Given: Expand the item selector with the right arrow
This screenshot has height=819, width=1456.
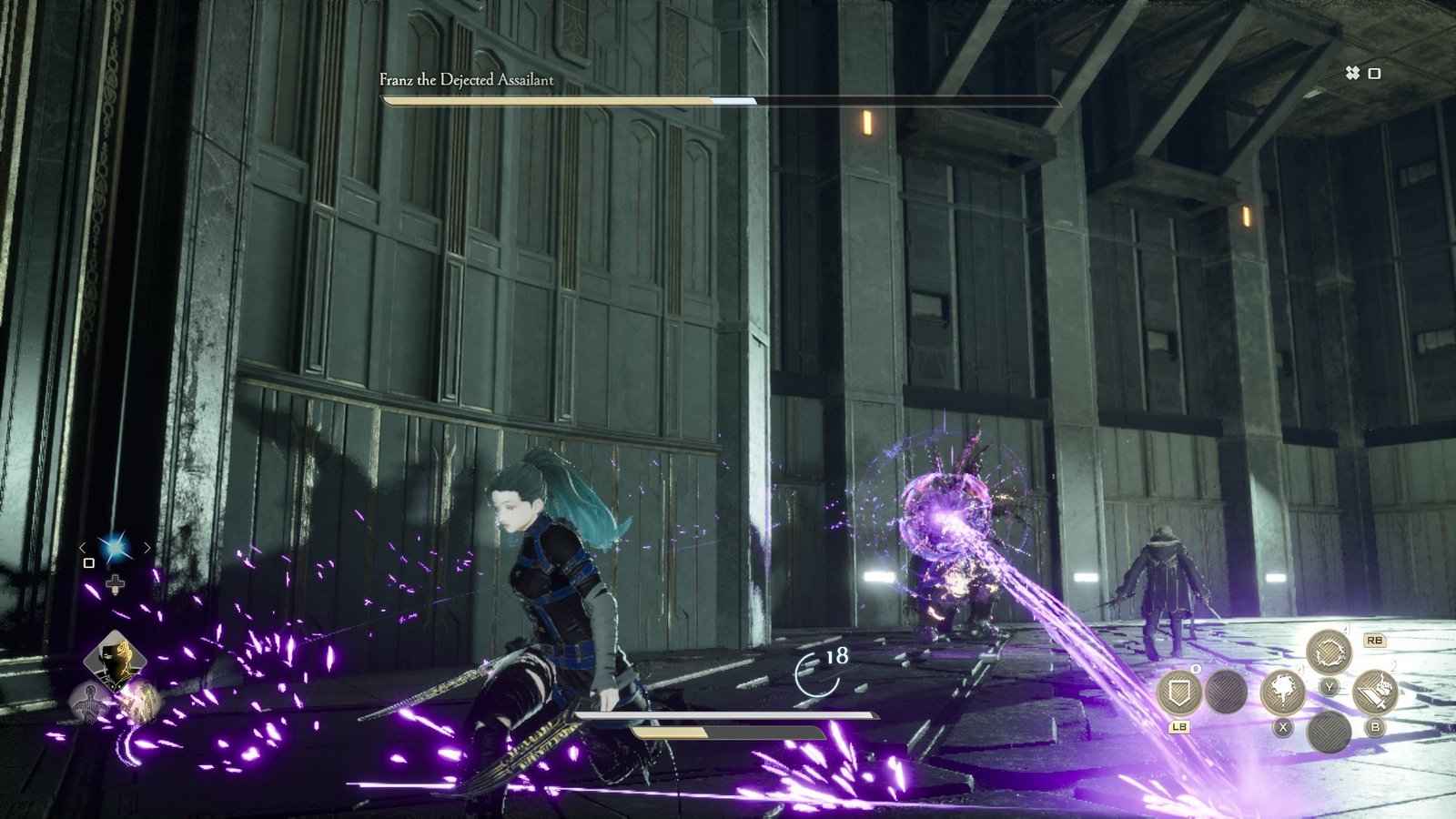Looking at the screenshot, I should (147, 548).
